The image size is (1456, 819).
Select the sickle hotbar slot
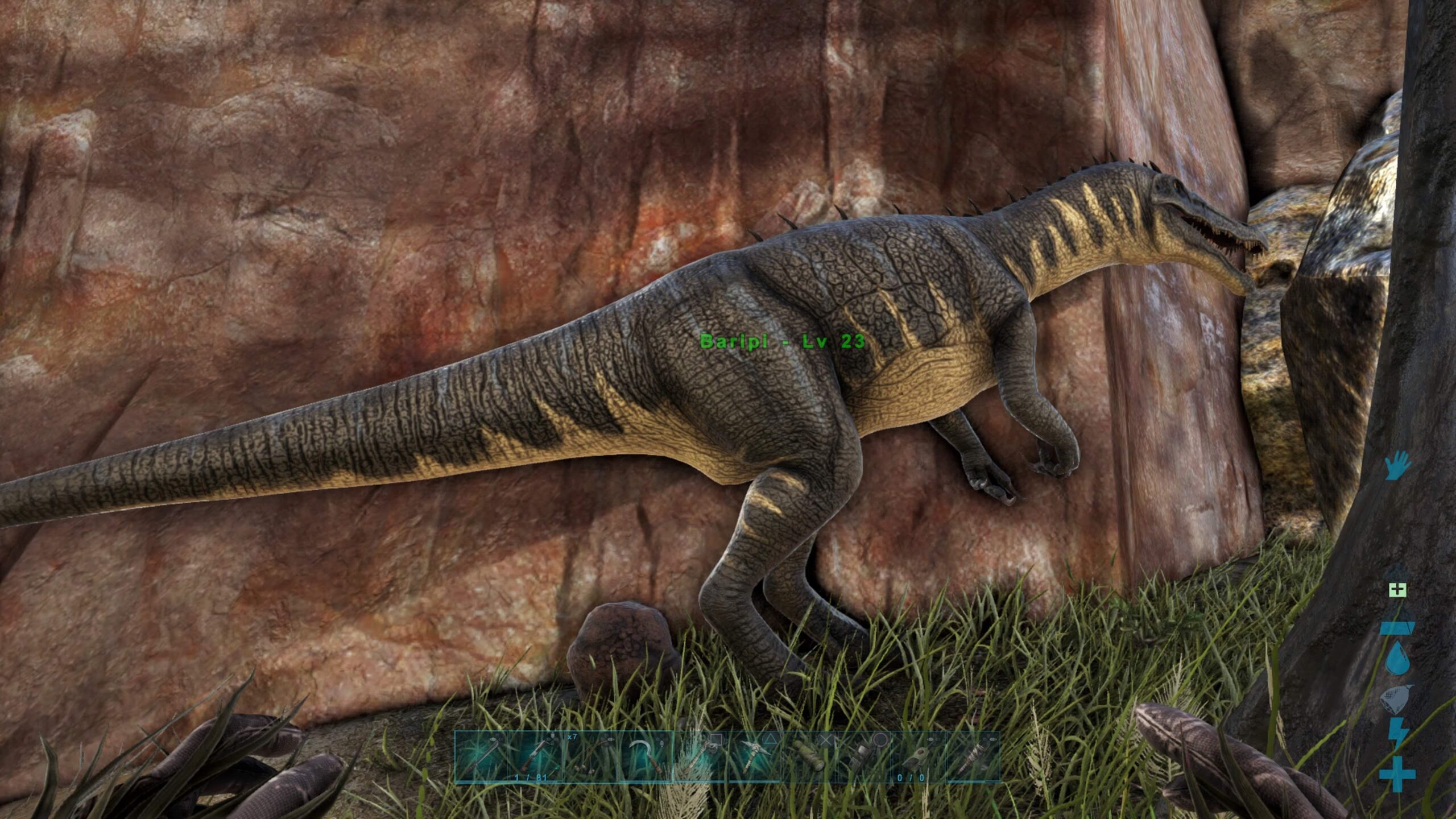645,756
